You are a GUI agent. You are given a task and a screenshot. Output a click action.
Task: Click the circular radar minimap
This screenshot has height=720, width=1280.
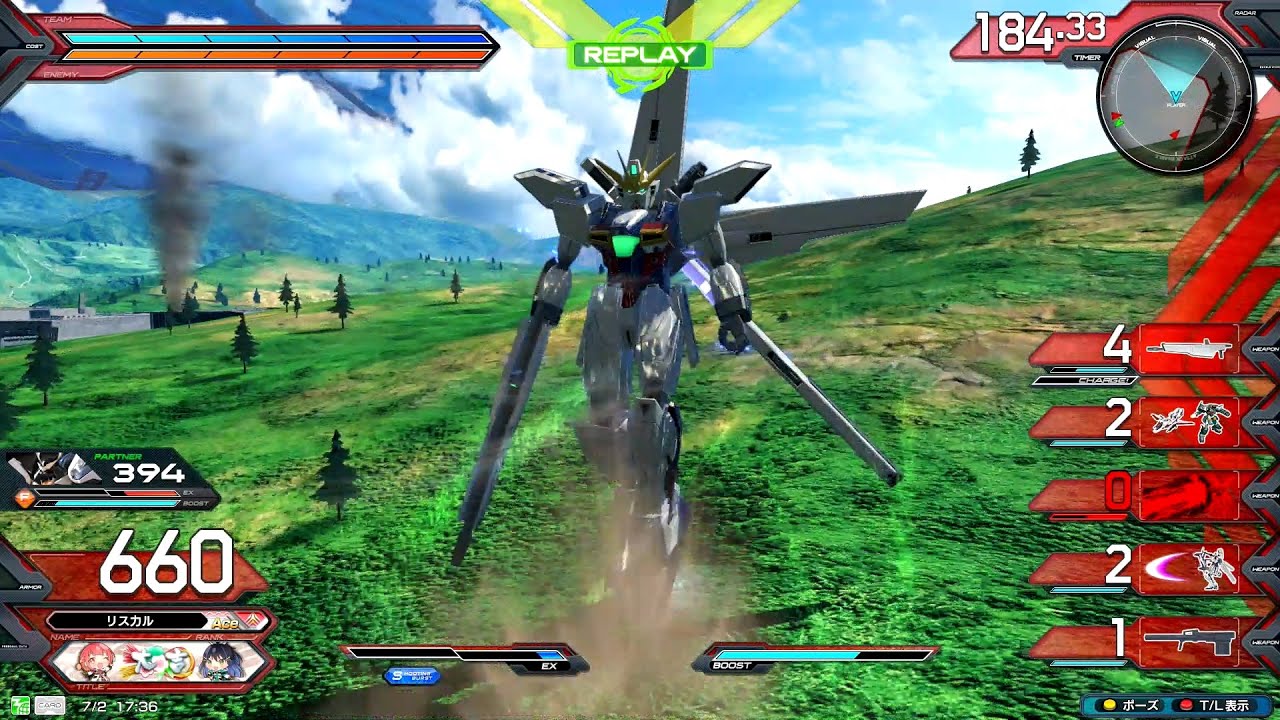1174,95
